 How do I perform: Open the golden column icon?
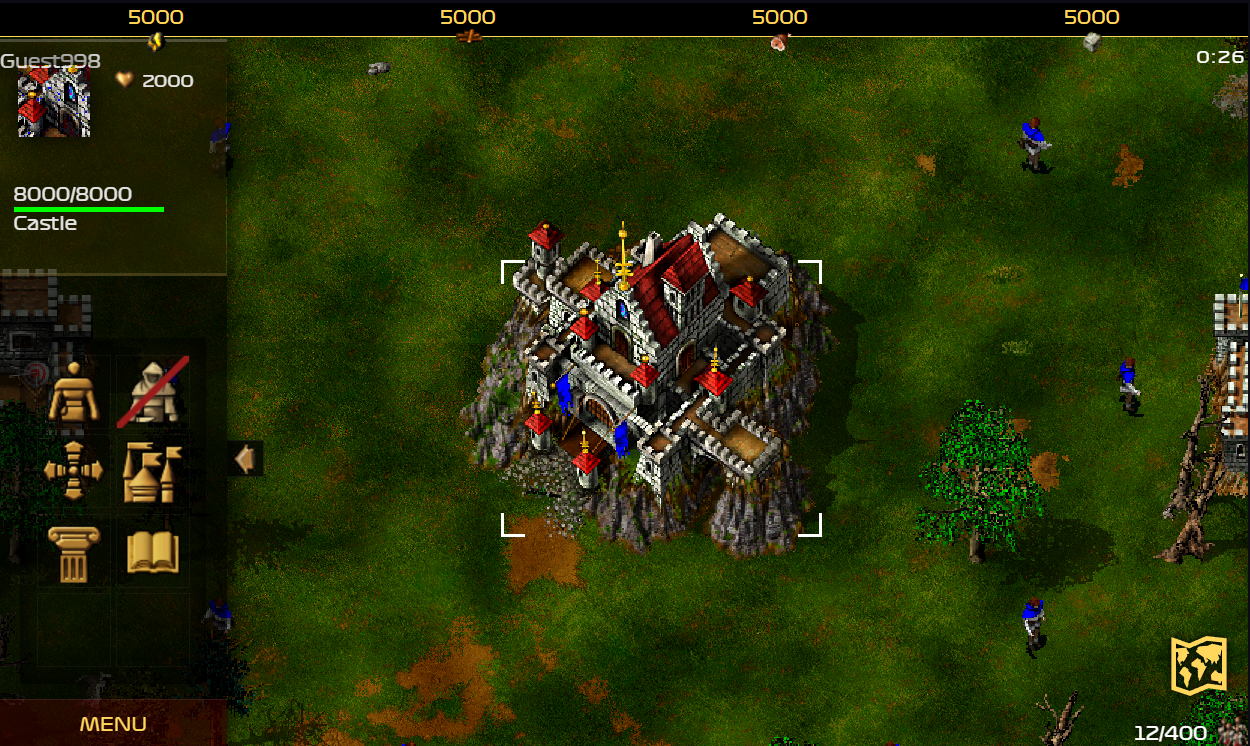(74, 553)
